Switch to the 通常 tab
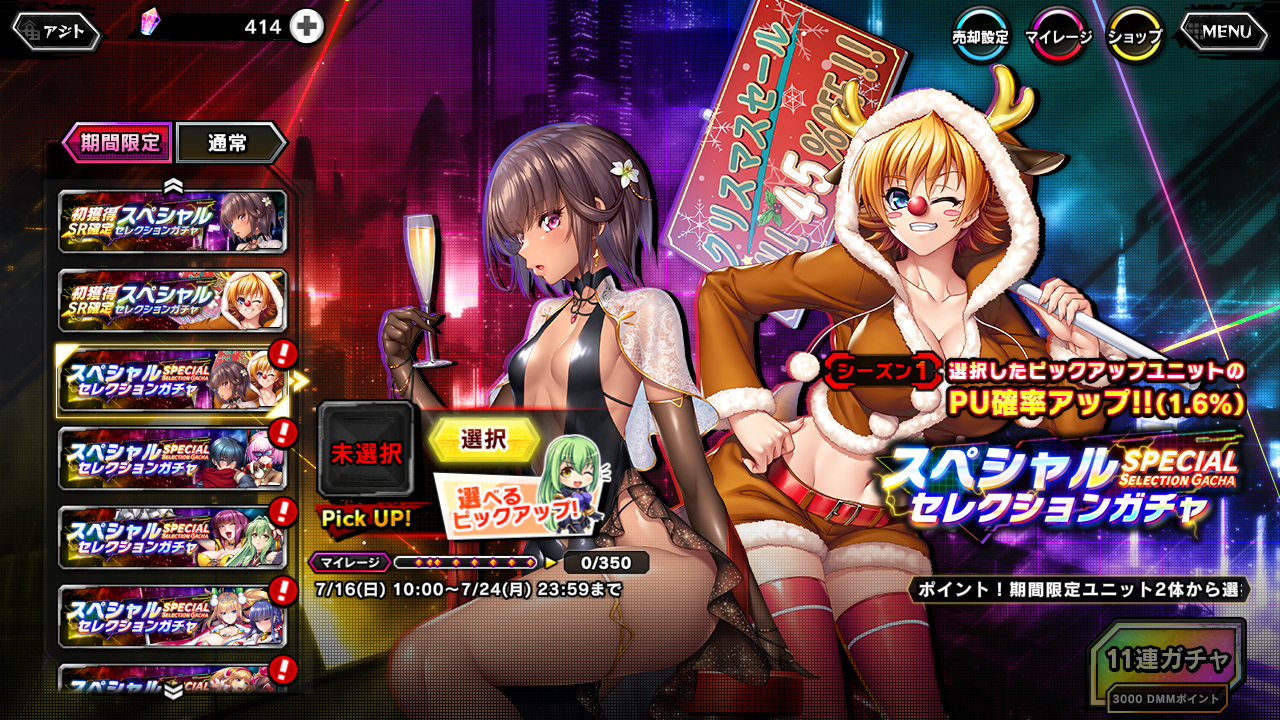The width and height of the screenshot is (1280, 720). pos(228,143)
